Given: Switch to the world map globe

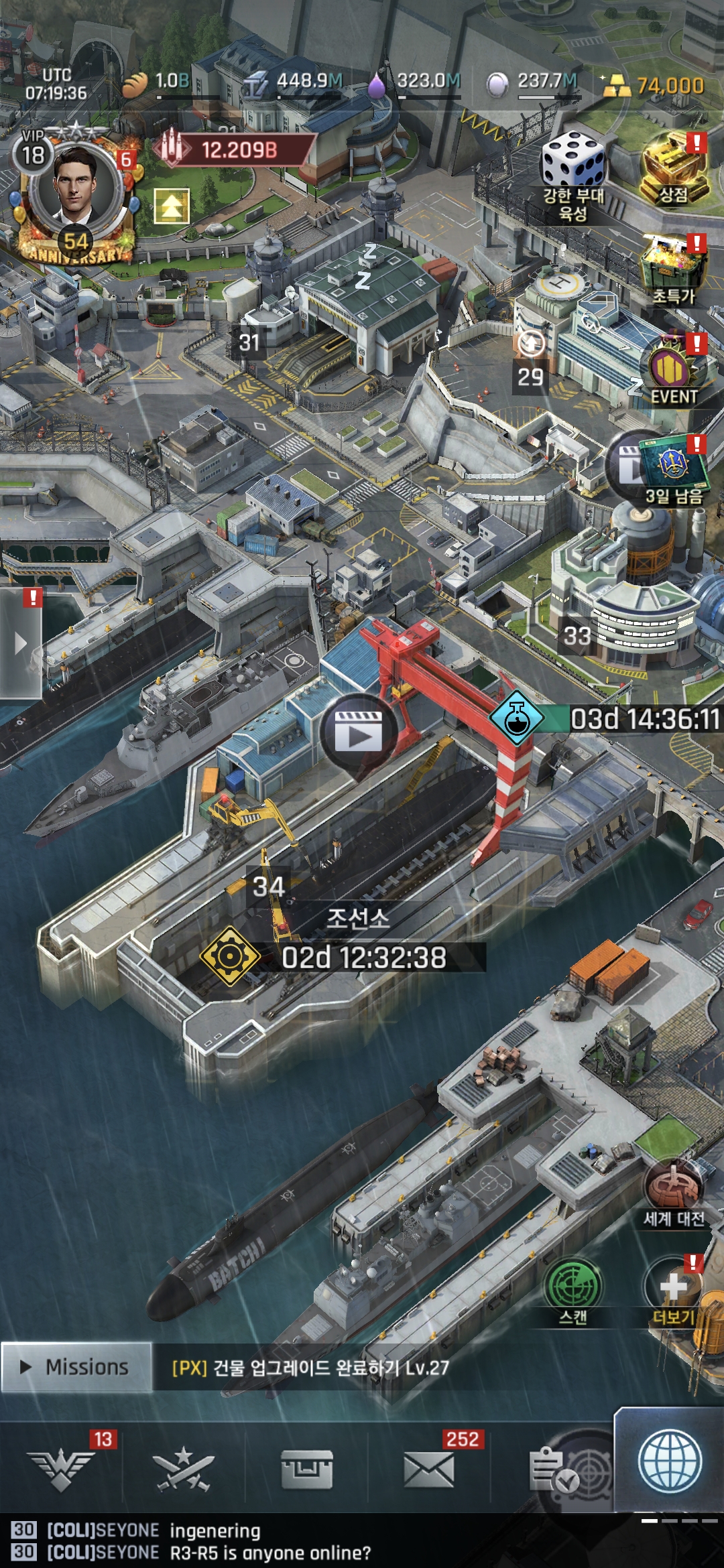Looking at the screenshot, I should coord(670,1462).
